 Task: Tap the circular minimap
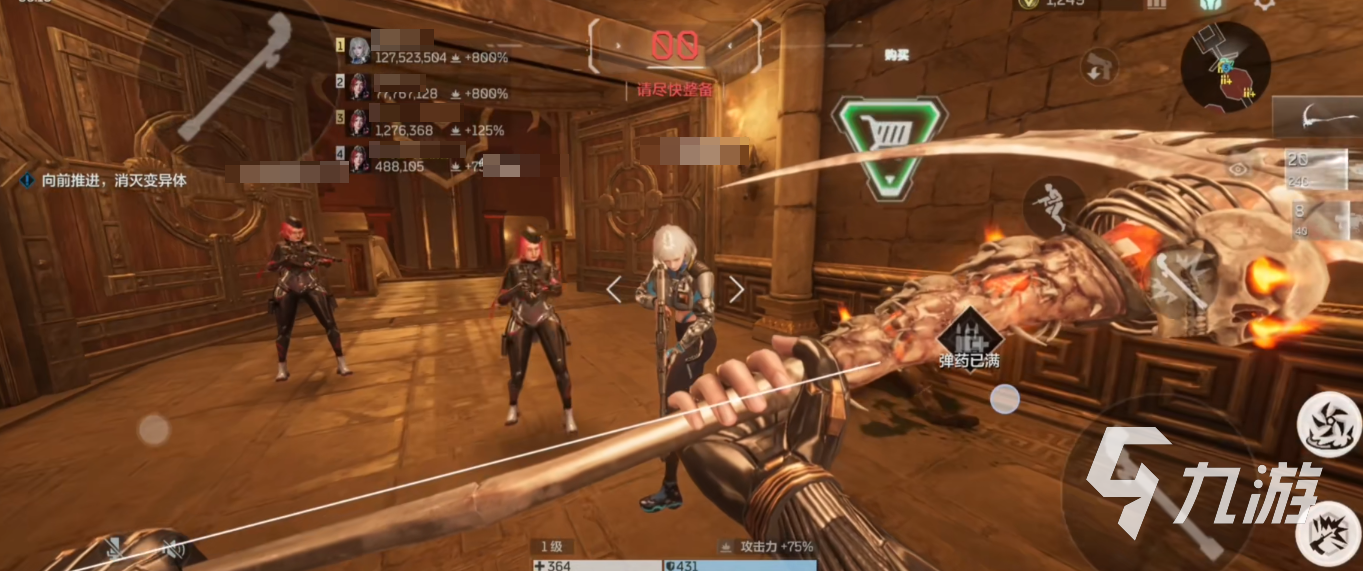click(1226, 68)
